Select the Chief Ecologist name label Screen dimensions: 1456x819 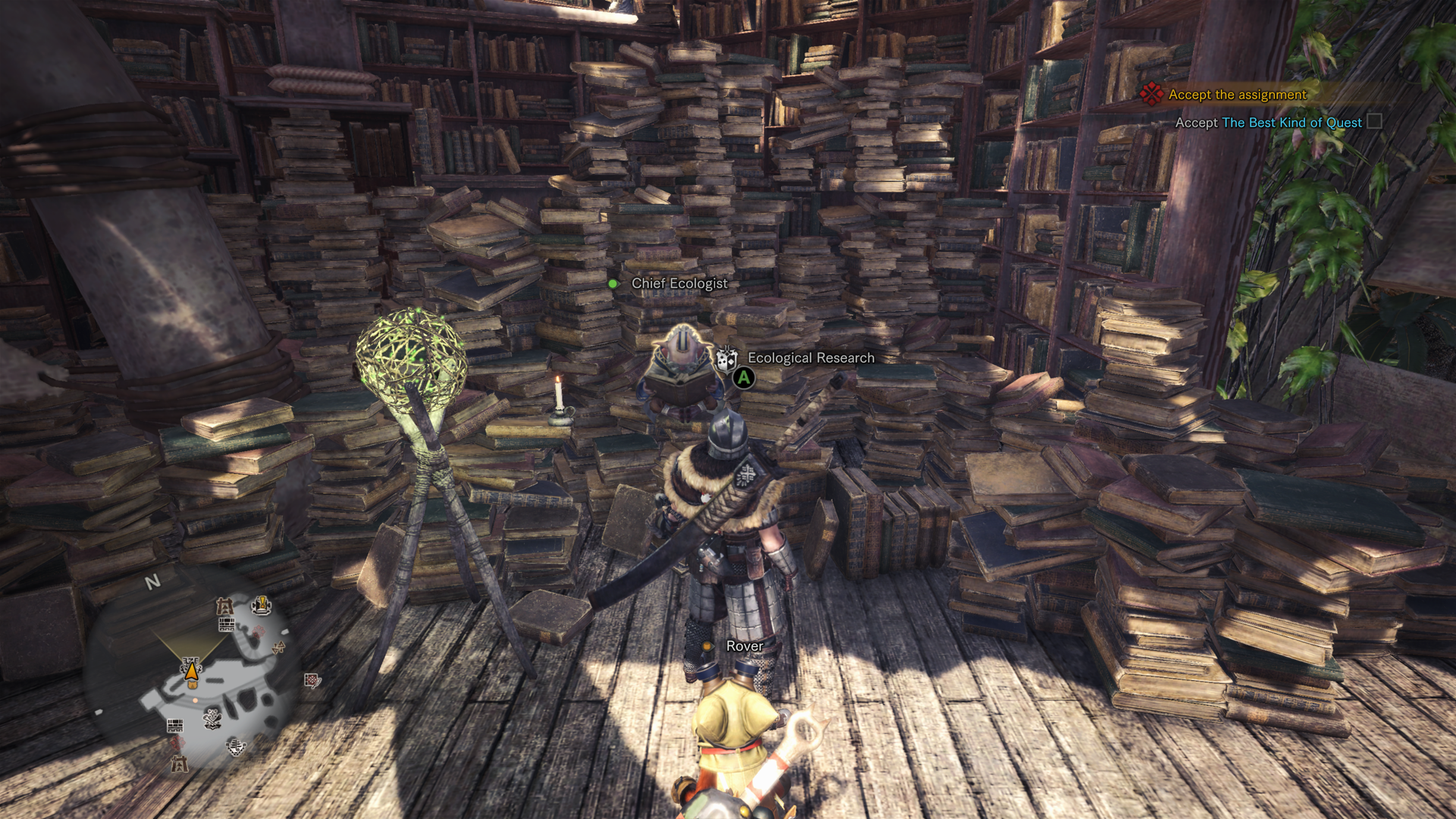tap(679, 284)
